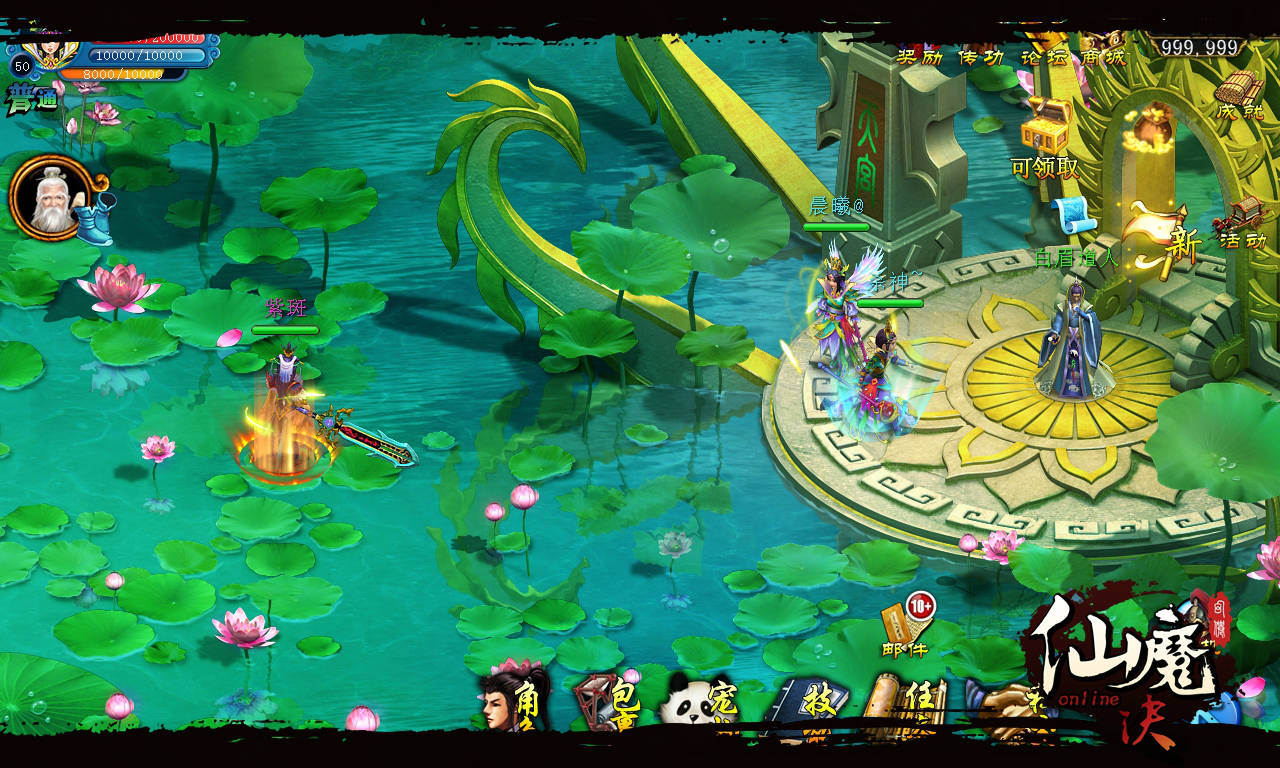This screenshot has height=768, width=1280.
Task: Click the blue boots icon
Action: [x=97, y=219]
